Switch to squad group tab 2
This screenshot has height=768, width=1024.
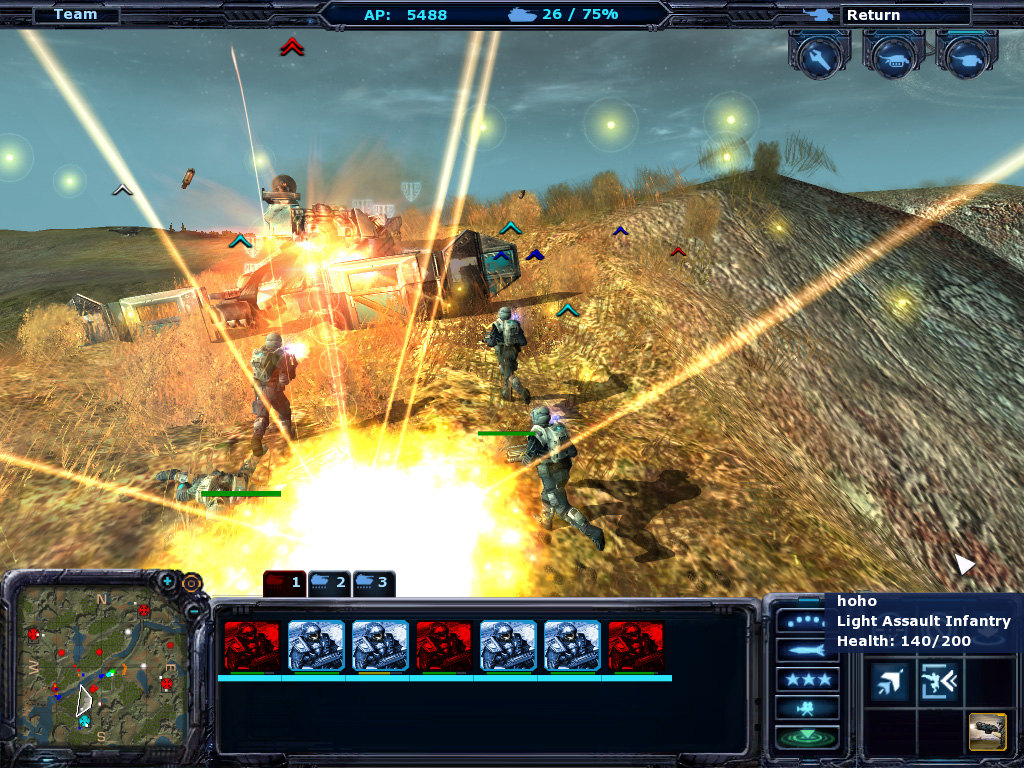(329, 582)
